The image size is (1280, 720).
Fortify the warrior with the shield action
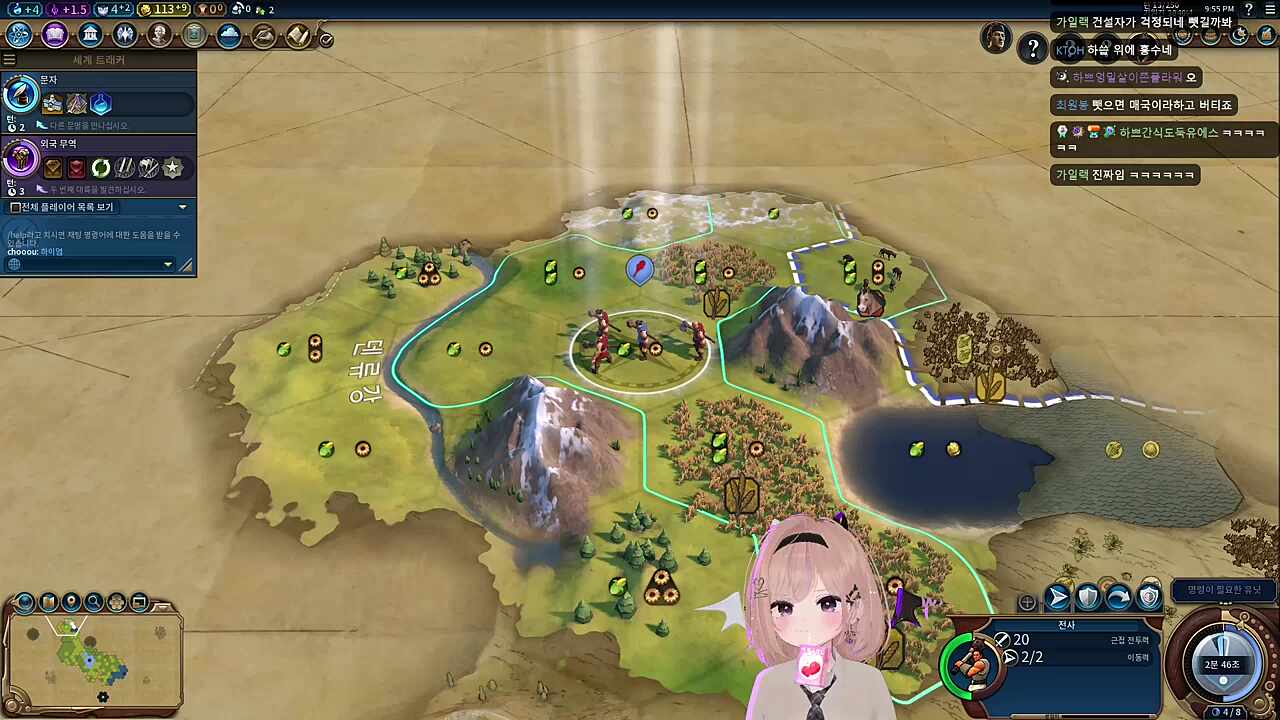tap(1088, 598)
